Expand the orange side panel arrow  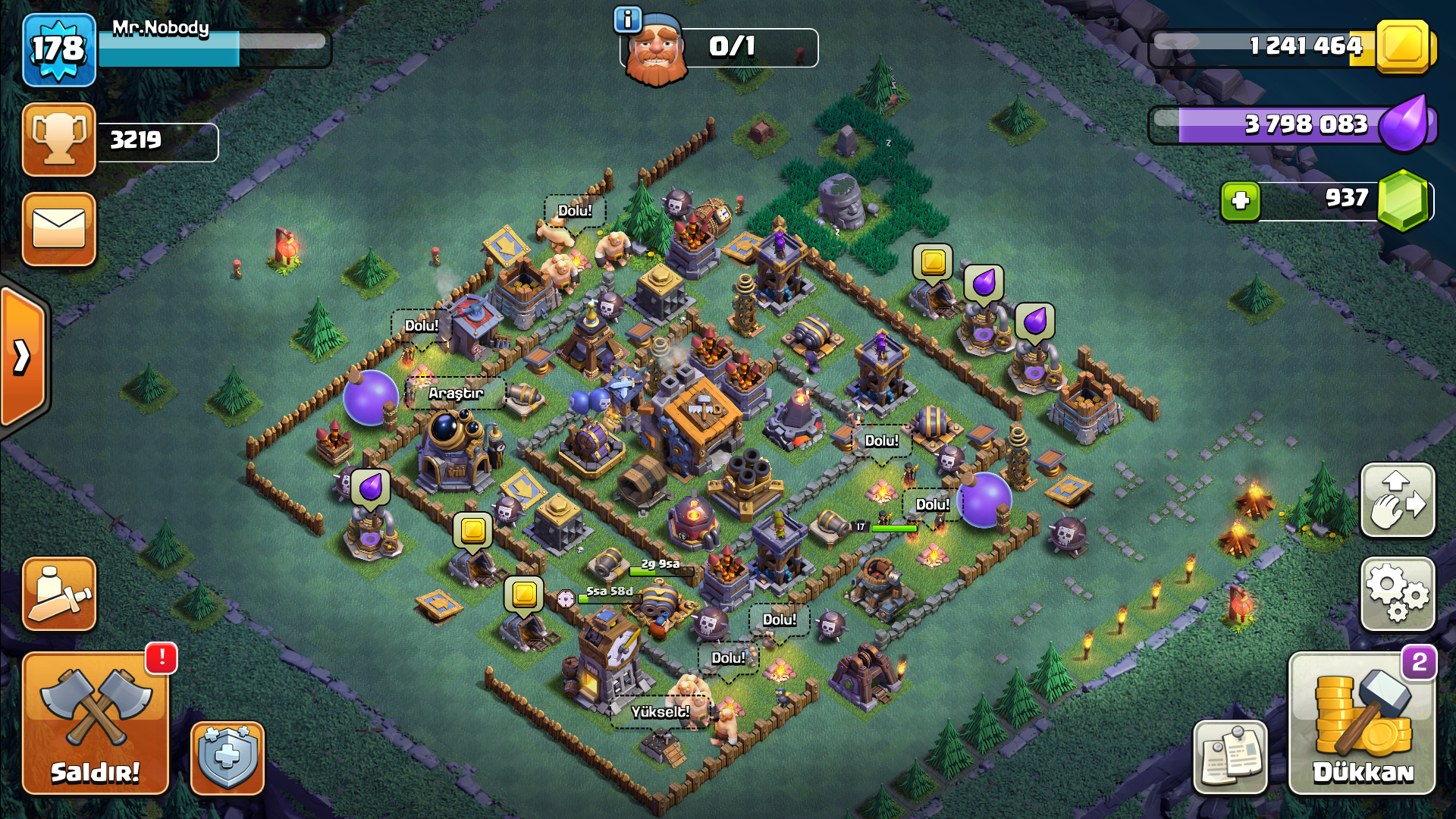pyautogui.click(x=23, y=356)
